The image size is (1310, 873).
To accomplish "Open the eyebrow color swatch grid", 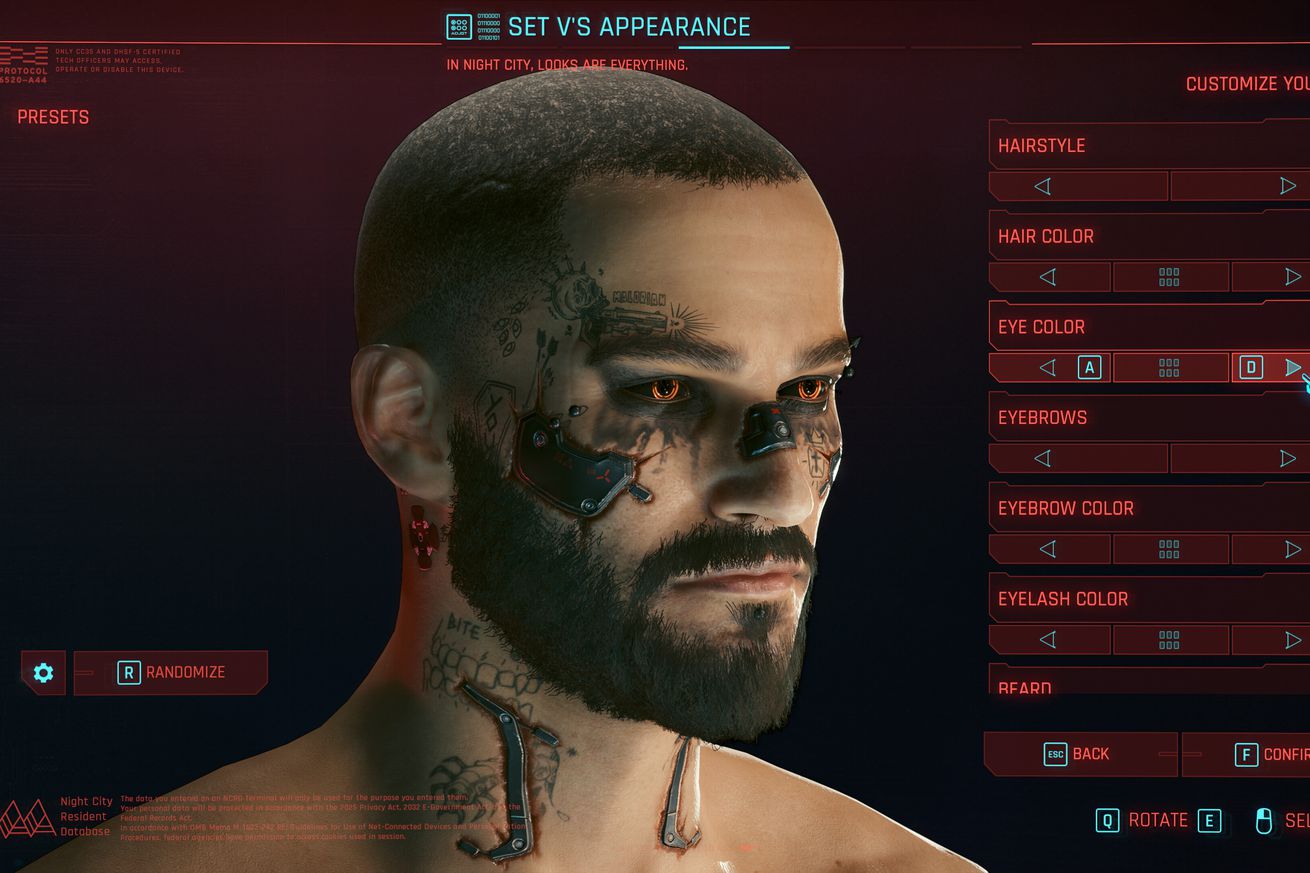I will [x=1169, y=549].
